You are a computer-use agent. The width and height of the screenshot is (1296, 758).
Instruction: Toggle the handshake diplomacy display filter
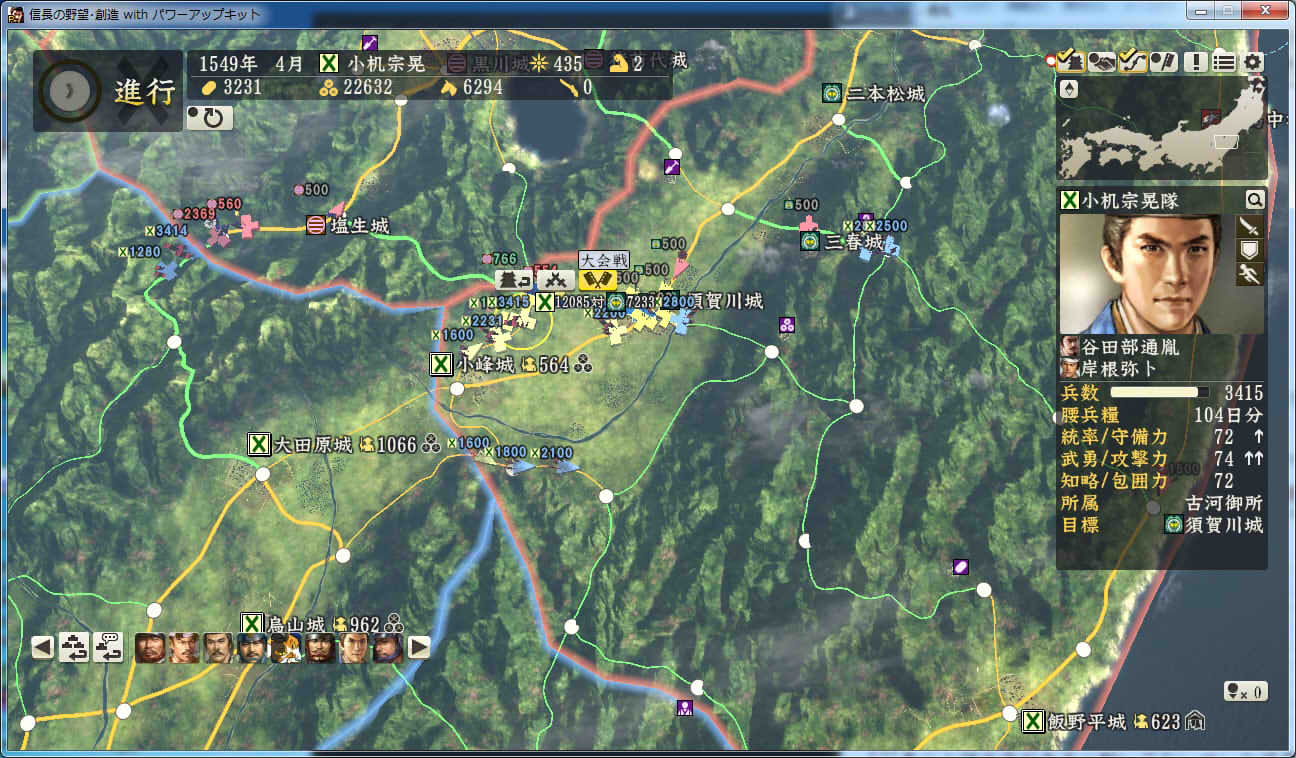(1102, 61)
